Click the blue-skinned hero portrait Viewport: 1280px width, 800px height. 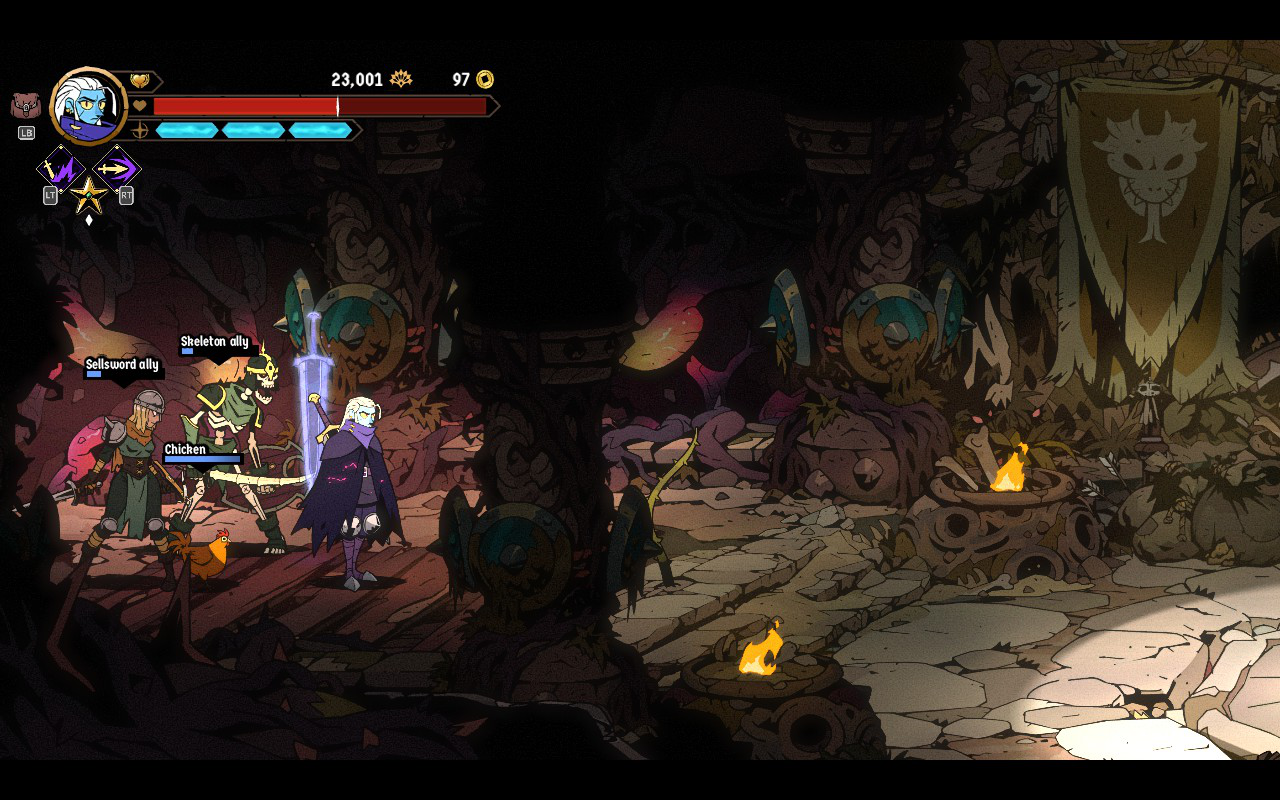[x=88, y=107]
